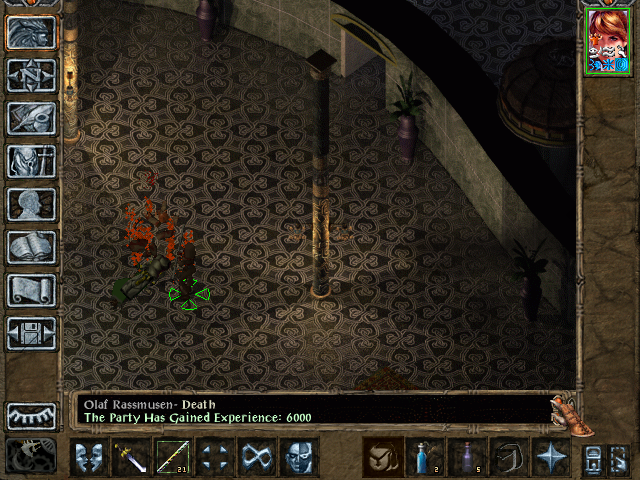Open the inventory screen
The width and height of the screenshot is (640, 480).
pos(31,161)
